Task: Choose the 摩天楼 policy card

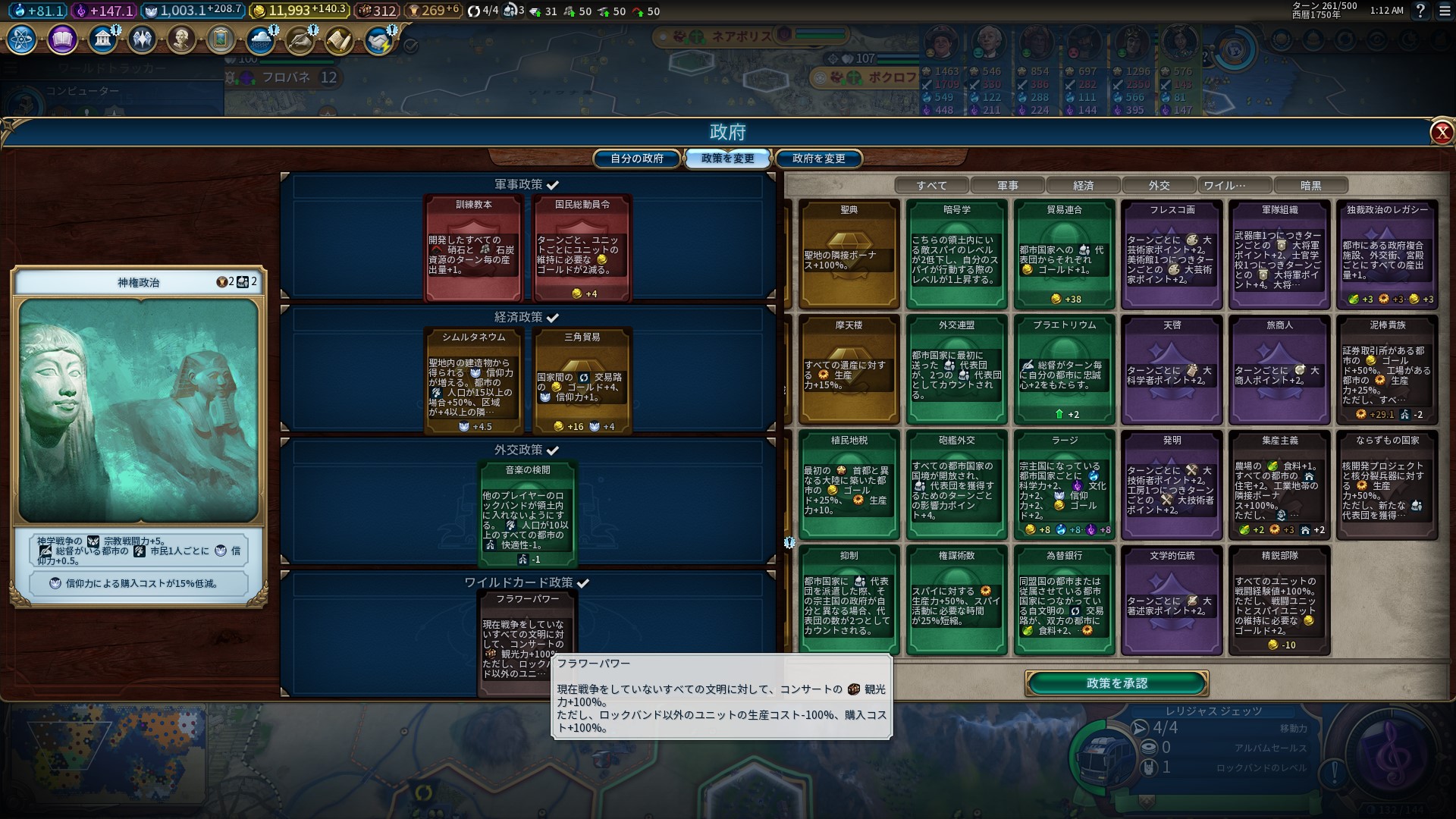Action: [x=849, y=369]
